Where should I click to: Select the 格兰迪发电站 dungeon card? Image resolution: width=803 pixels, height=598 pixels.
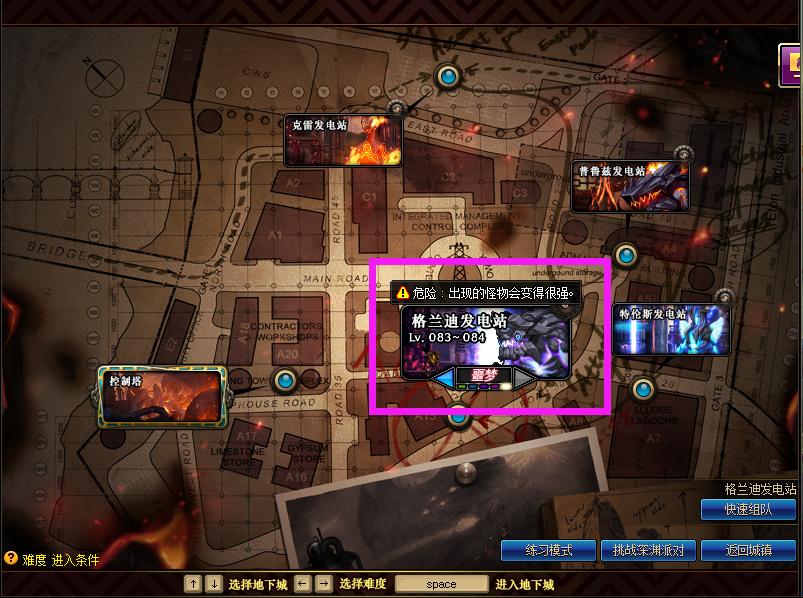click(485, 338)
